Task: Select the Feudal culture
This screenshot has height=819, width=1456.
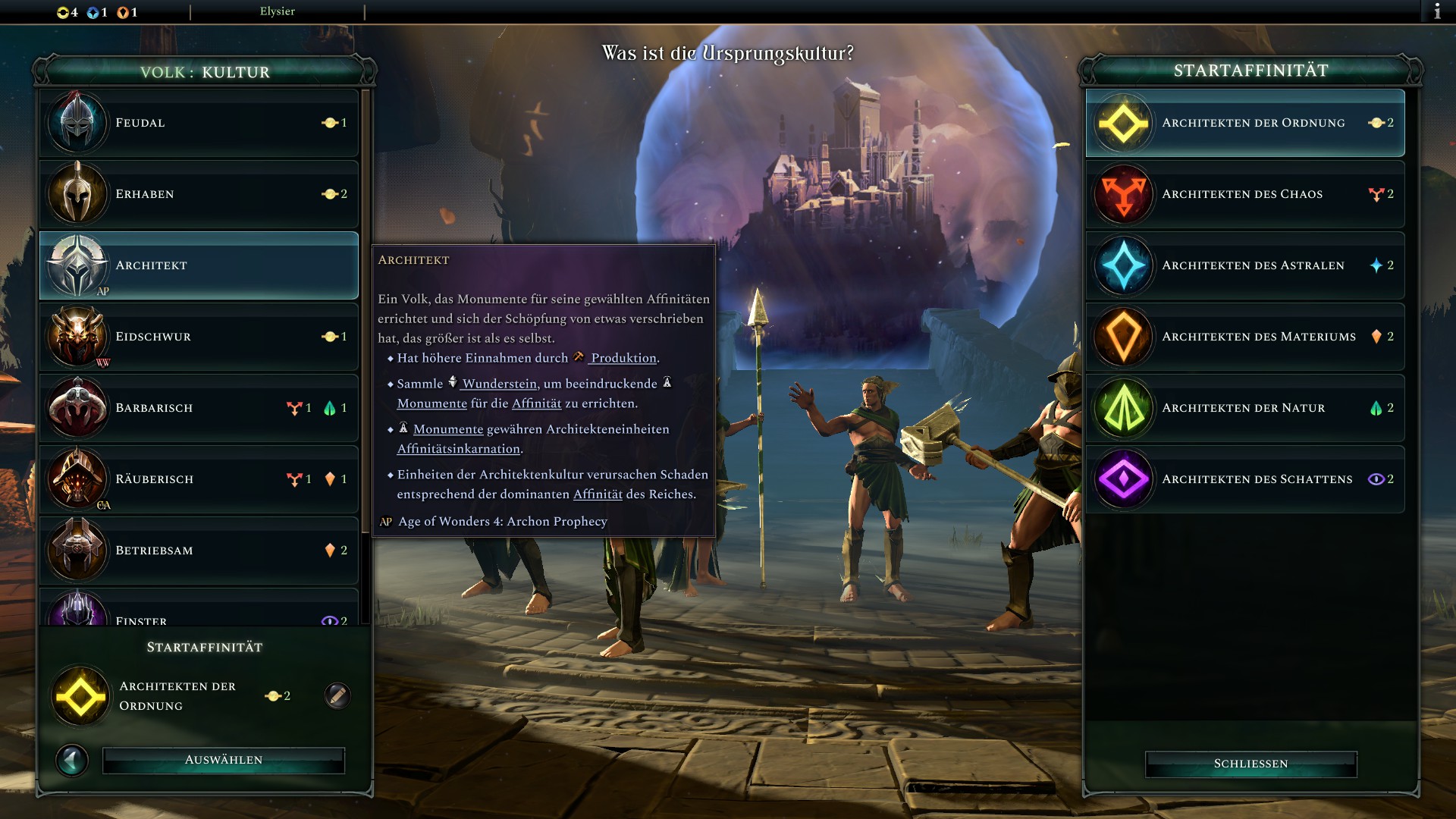Action: 199,123
